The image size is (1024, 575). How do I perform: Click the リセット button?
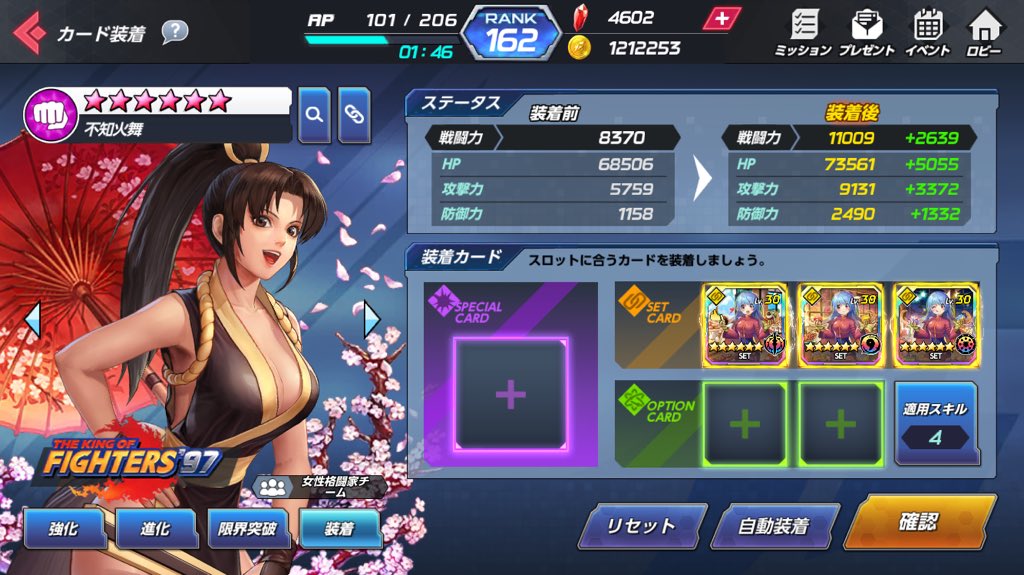pyautogui.click(x=640, y=526)
